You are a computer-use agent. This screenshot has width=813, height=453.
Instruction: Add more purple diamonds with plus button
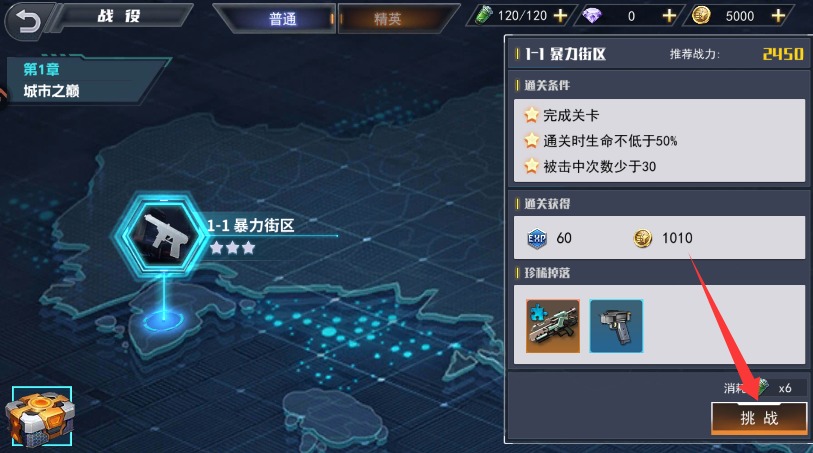(x=669, y=16)
